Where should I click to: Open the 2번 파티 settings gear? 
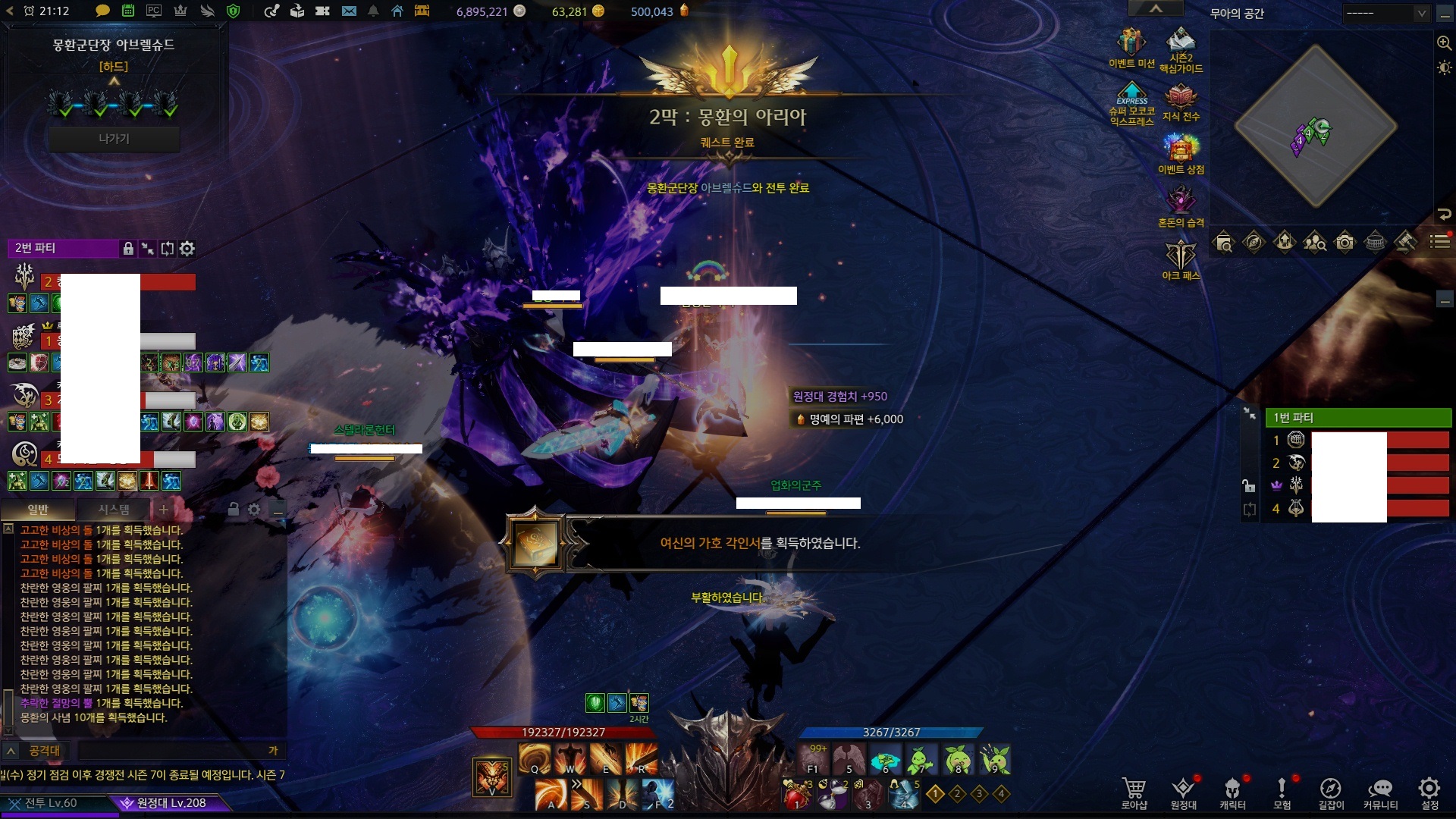coord(187,248)
